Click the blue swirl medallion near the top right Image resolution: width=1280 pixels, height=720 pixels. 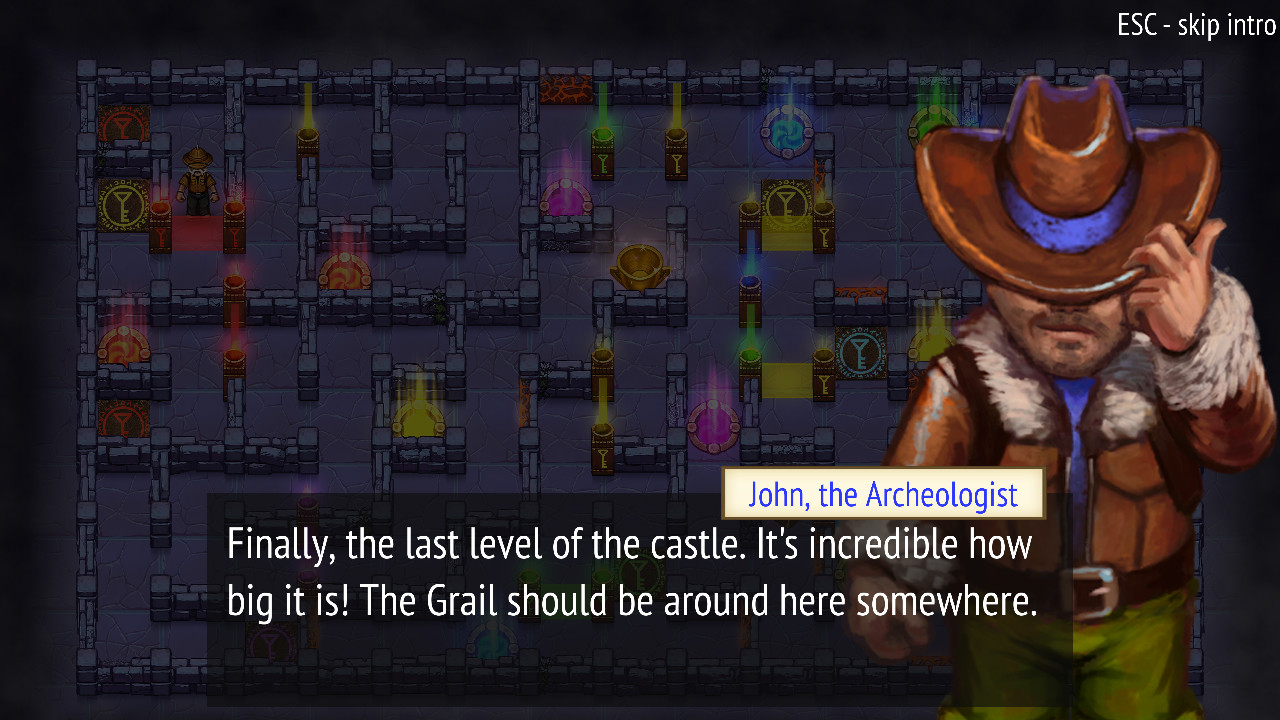(x=788, y=131)
